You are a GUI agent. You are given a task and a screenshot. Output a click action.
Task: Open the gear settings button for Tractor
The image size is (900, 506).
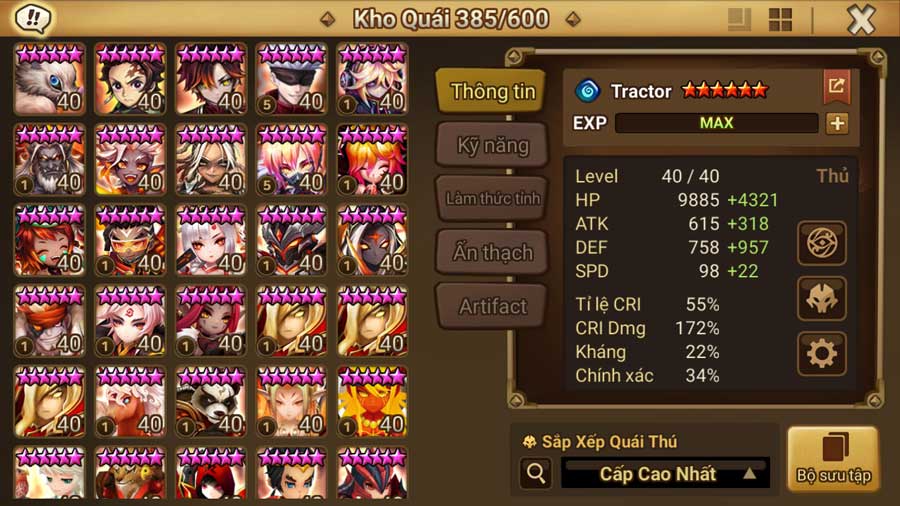[822, 353]
